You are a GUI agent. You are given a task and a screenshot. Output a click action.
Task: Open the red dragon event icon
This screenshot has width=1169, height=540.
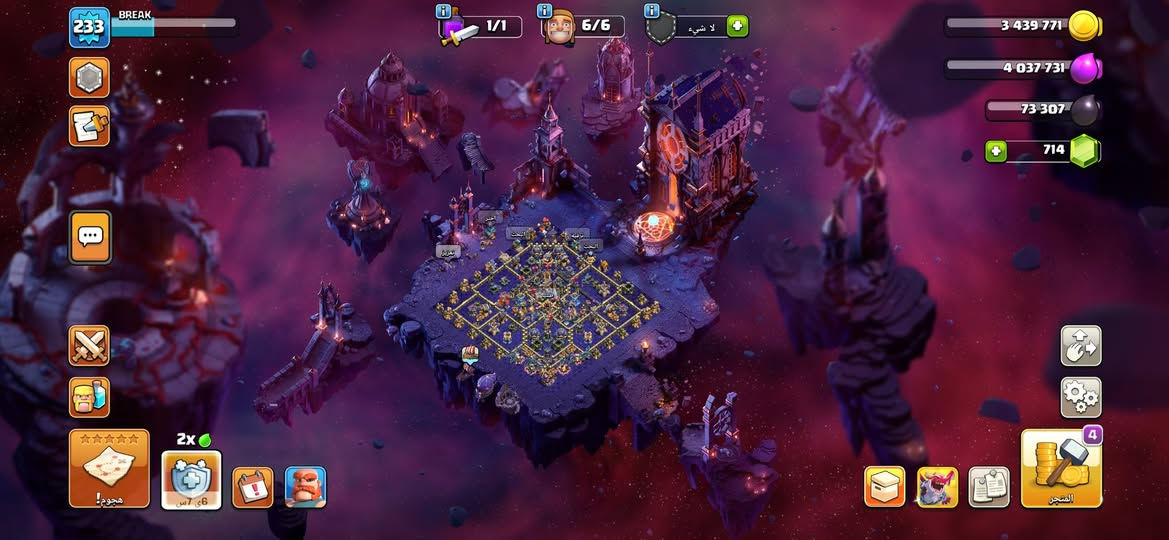tap(937, 487)
